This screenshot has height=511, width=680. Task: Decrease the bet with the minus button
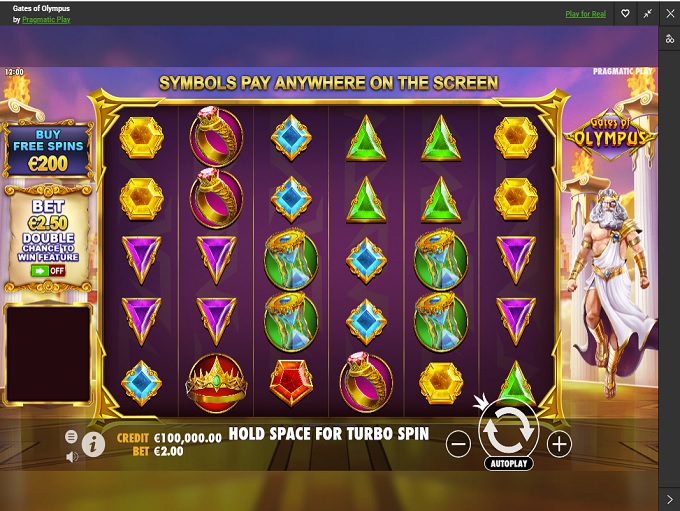[458, 445]
